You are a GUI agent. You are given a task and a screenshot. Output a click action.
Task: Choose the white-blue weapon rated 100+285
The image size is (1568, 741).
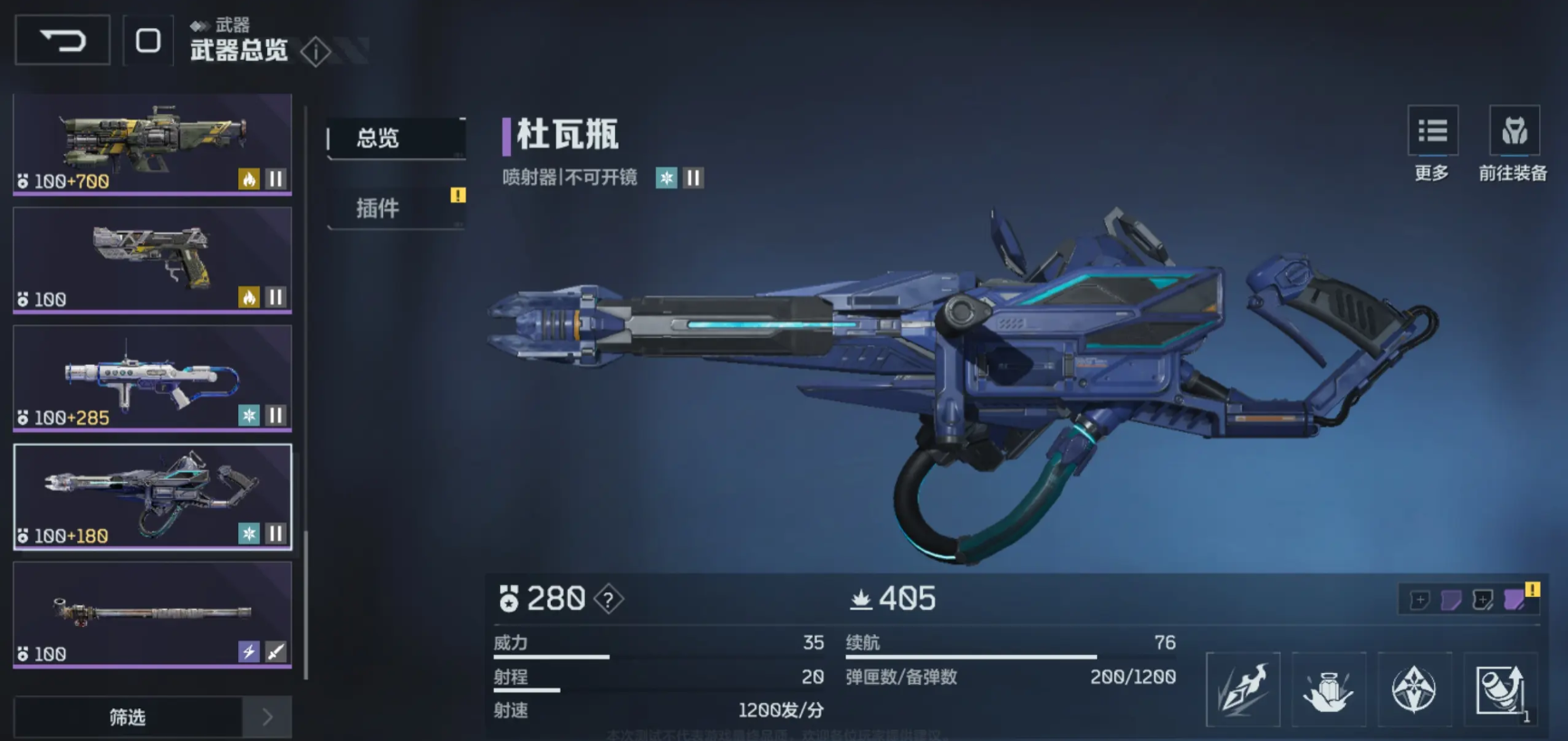click(x=152, y=378)
